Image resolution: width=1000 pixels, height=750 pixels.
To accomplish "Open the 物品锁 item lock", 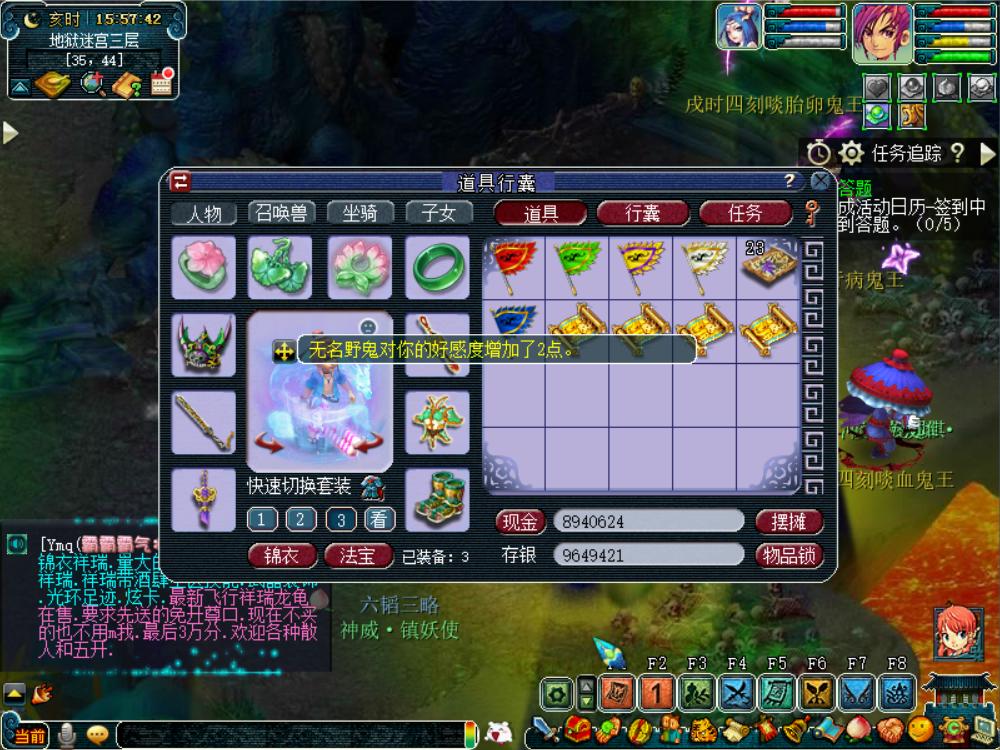I will coord(789,555).
